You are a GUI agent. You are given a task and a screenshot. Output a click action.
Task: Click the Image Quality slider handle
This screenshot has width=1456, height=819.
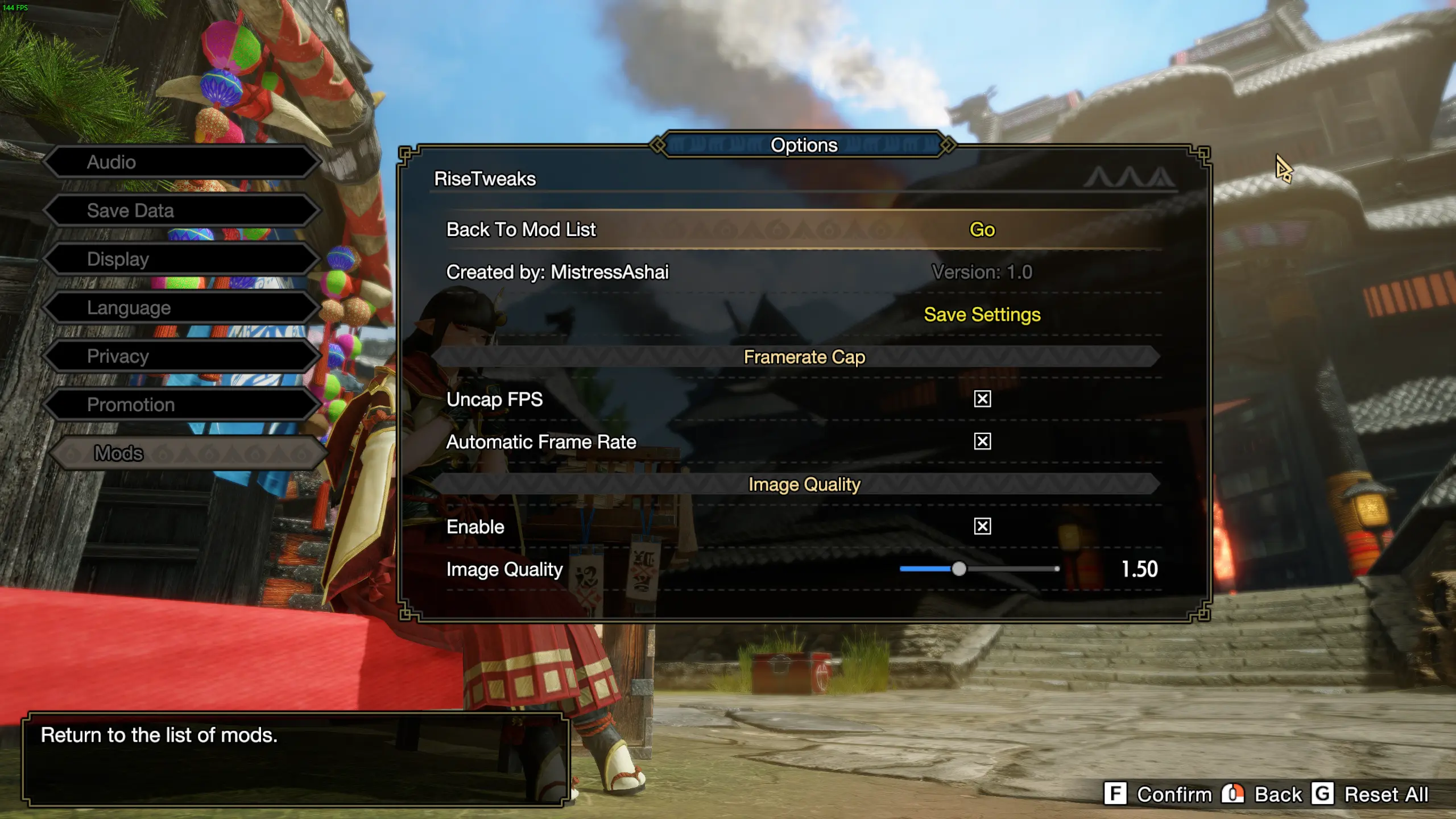coord(959,569)
